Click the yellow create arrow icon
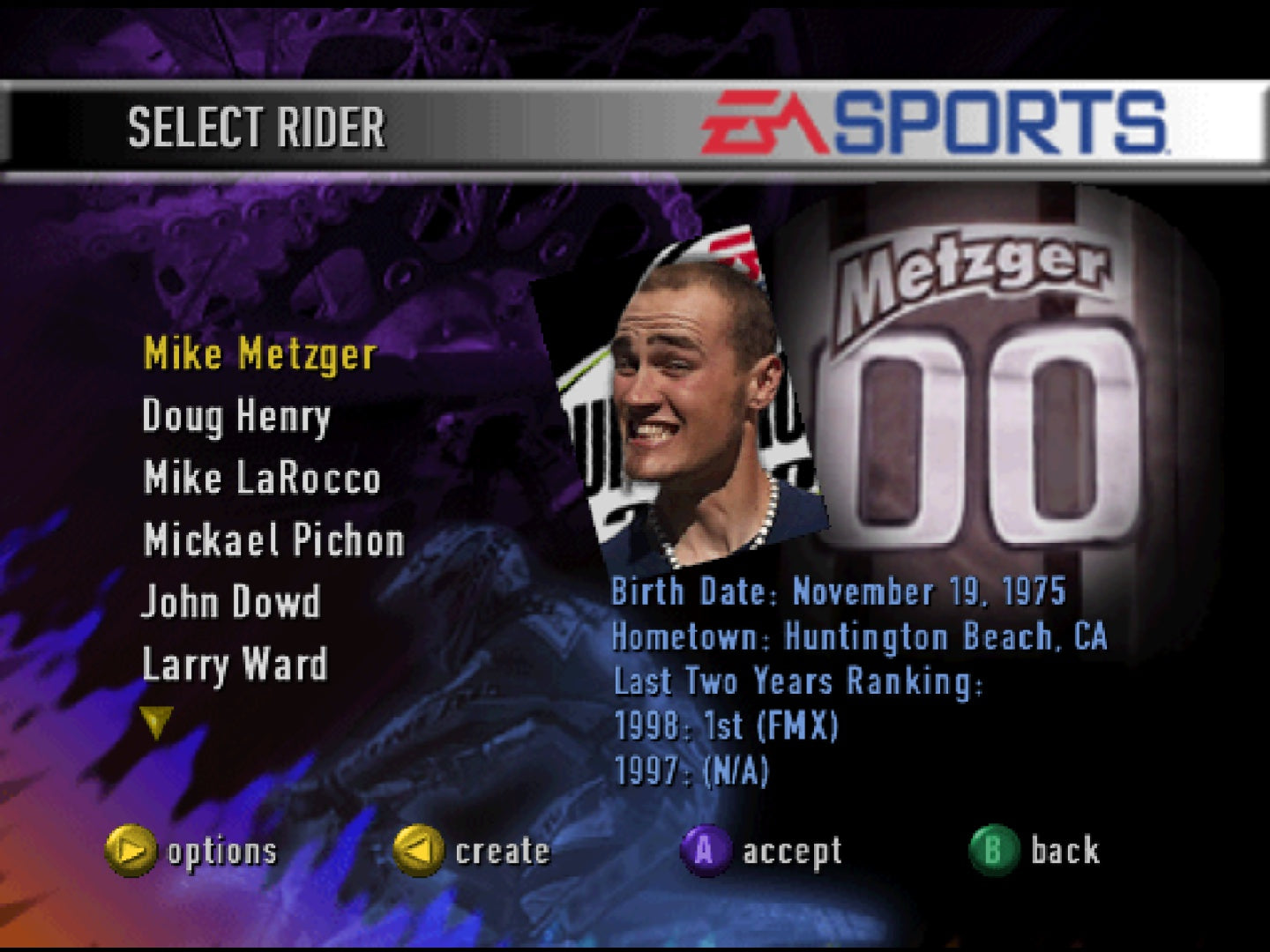The width and height of the screenshot is (1270, 952). [x=421, y=851]
